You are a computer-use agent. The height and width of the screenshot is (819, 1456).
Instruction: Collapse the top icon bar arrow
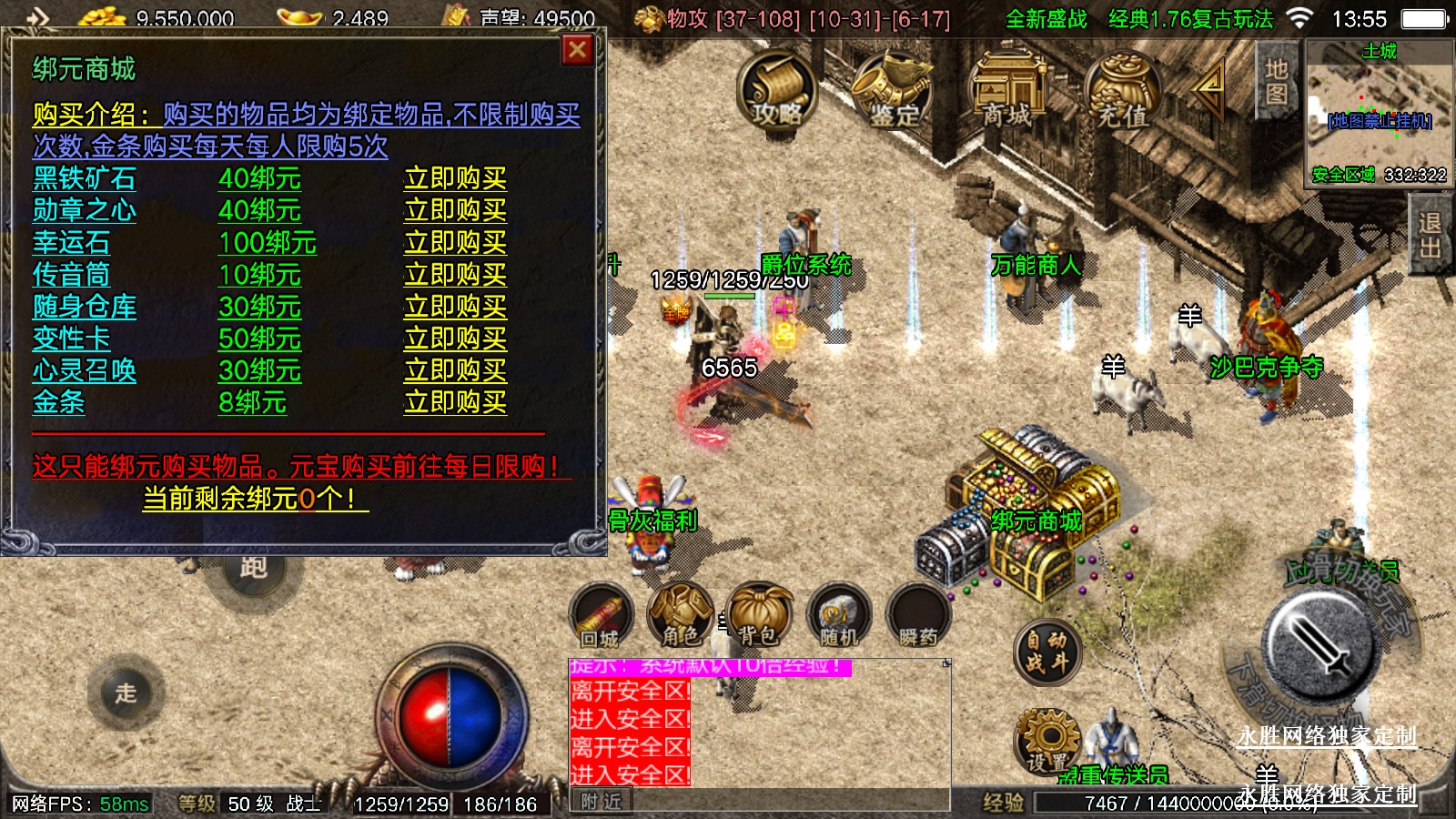coord(1209,87)
